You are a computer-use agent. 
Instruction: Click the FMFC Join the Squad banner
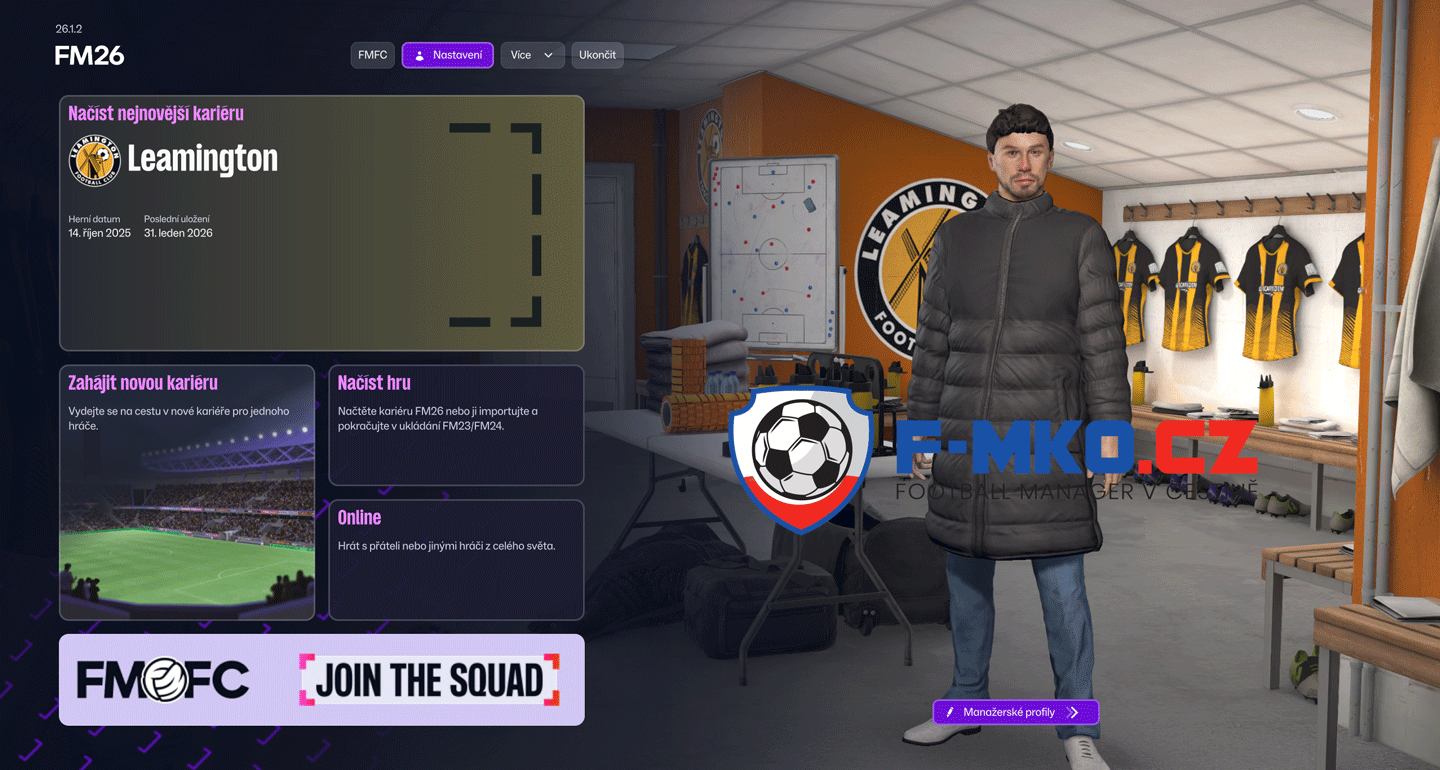[321, 680]
